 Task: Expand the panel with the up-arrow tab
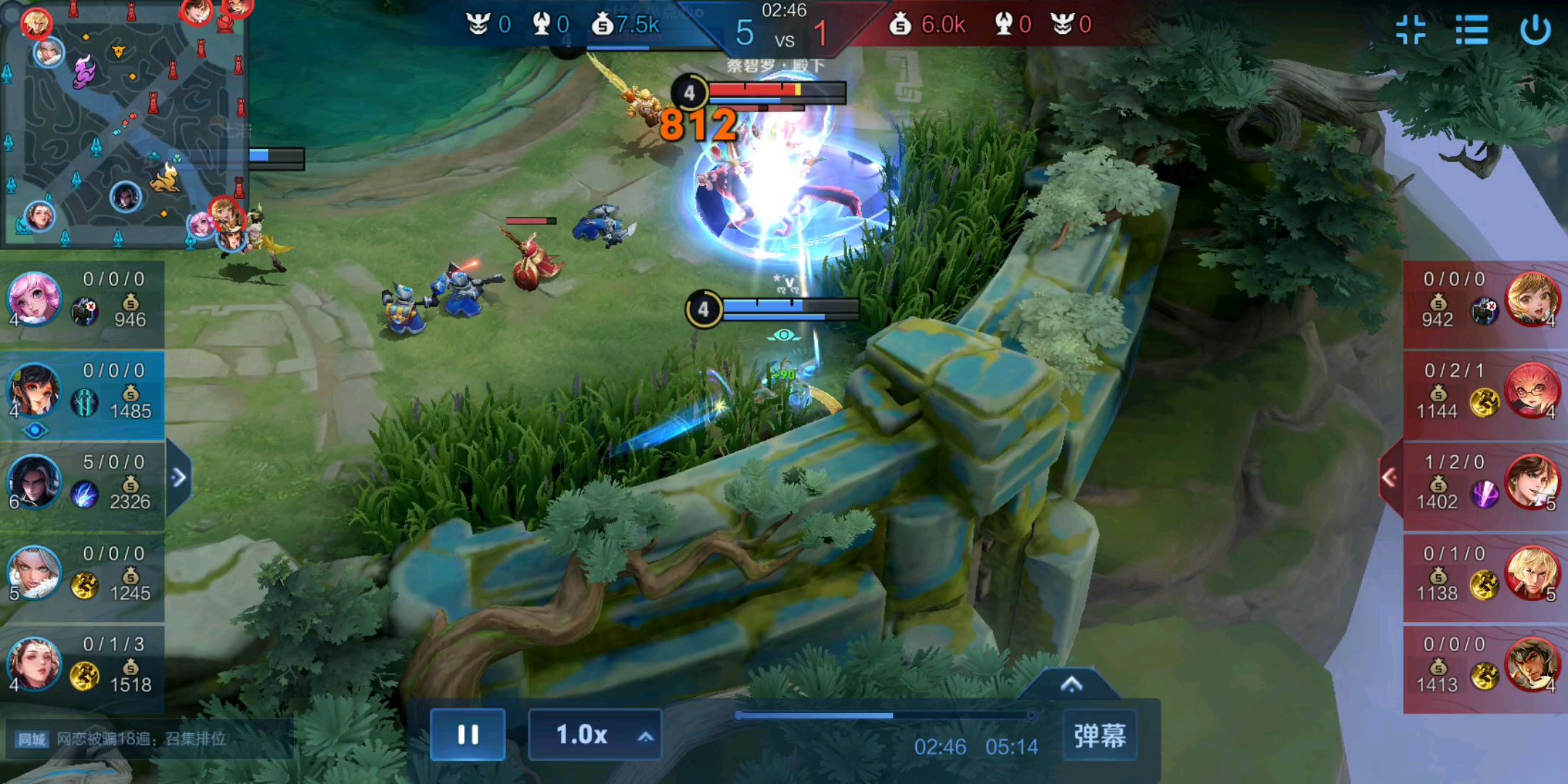pyautogui.click(x=1071, y=685)
